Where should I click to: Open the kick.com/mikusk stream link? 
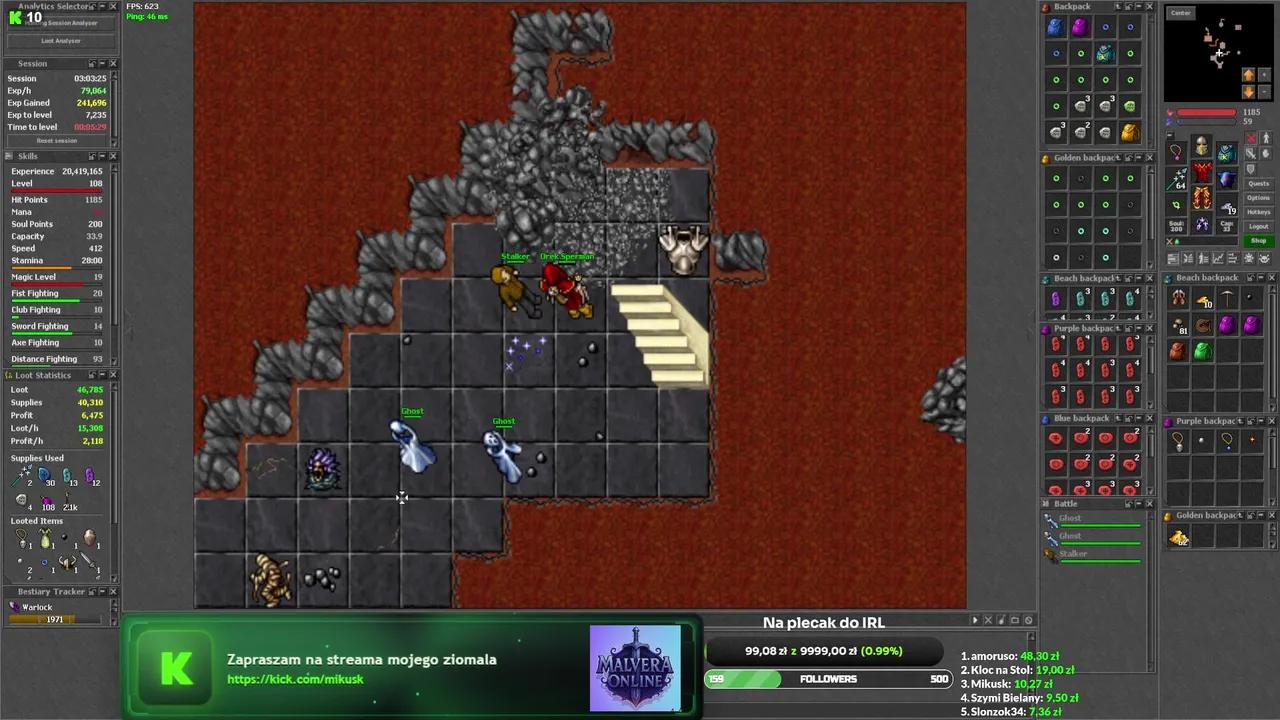click(x=295, y=680)
